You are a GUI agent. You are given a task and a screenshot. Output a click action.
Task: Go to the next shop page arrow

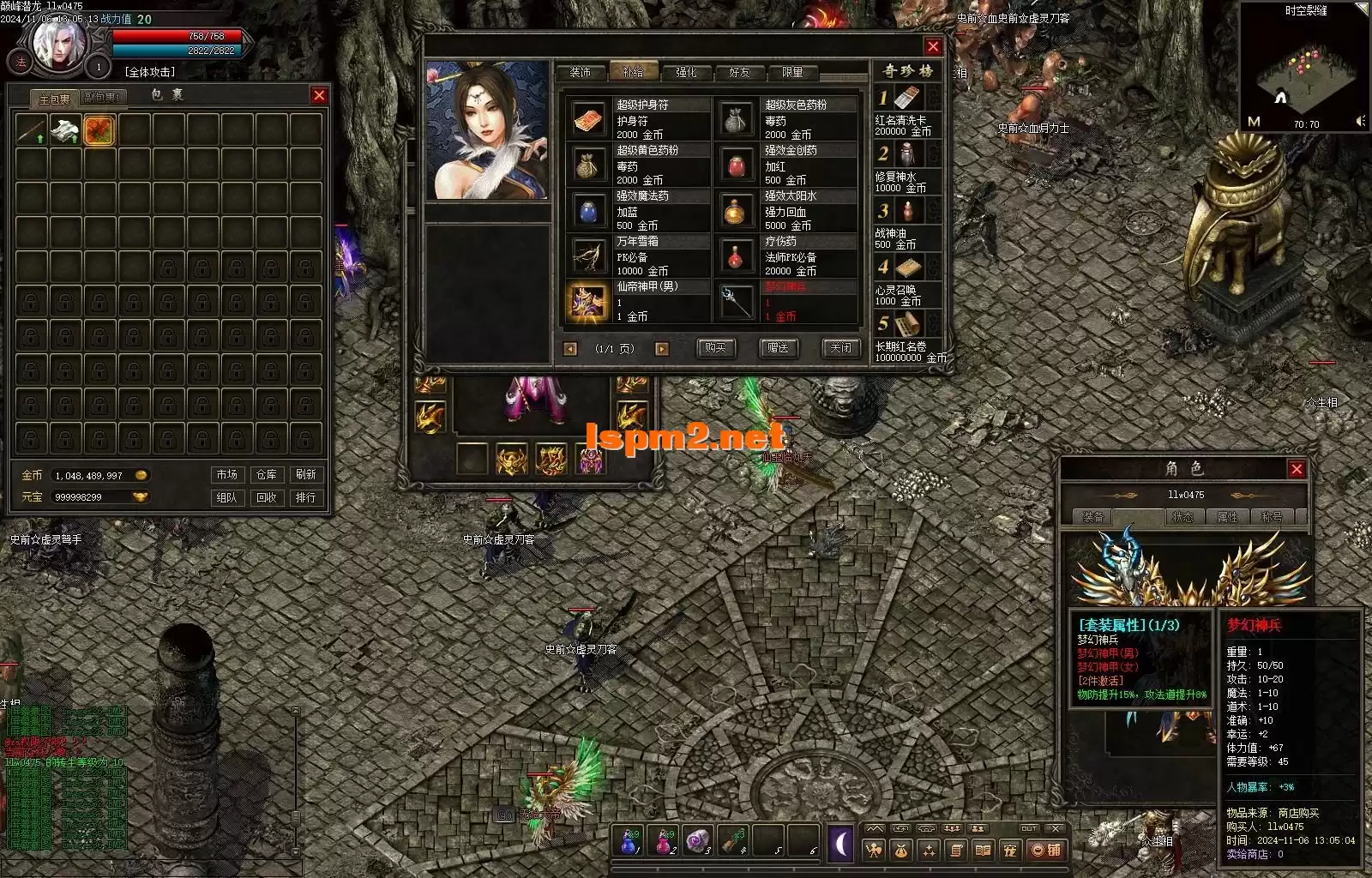[x=661, y=349]
